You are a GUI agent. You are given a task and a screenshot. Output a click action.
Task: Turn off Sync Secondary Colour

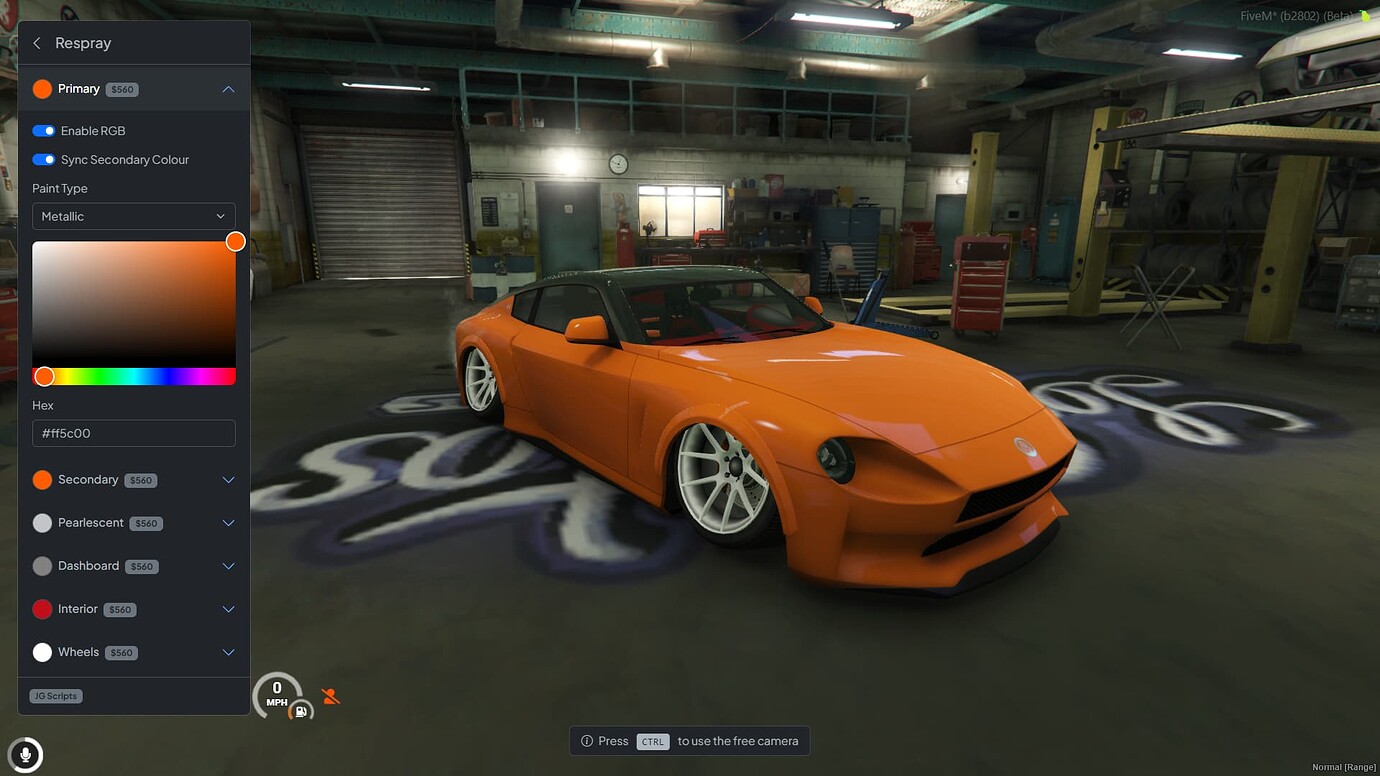tap(42, 159)
